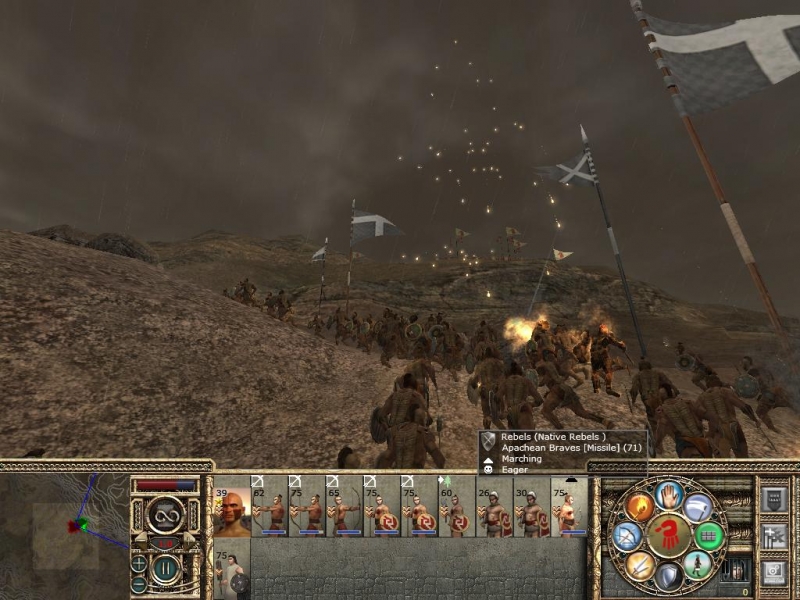Click the open palm halt button
The image size is (800, 600).
click(669, 494)
